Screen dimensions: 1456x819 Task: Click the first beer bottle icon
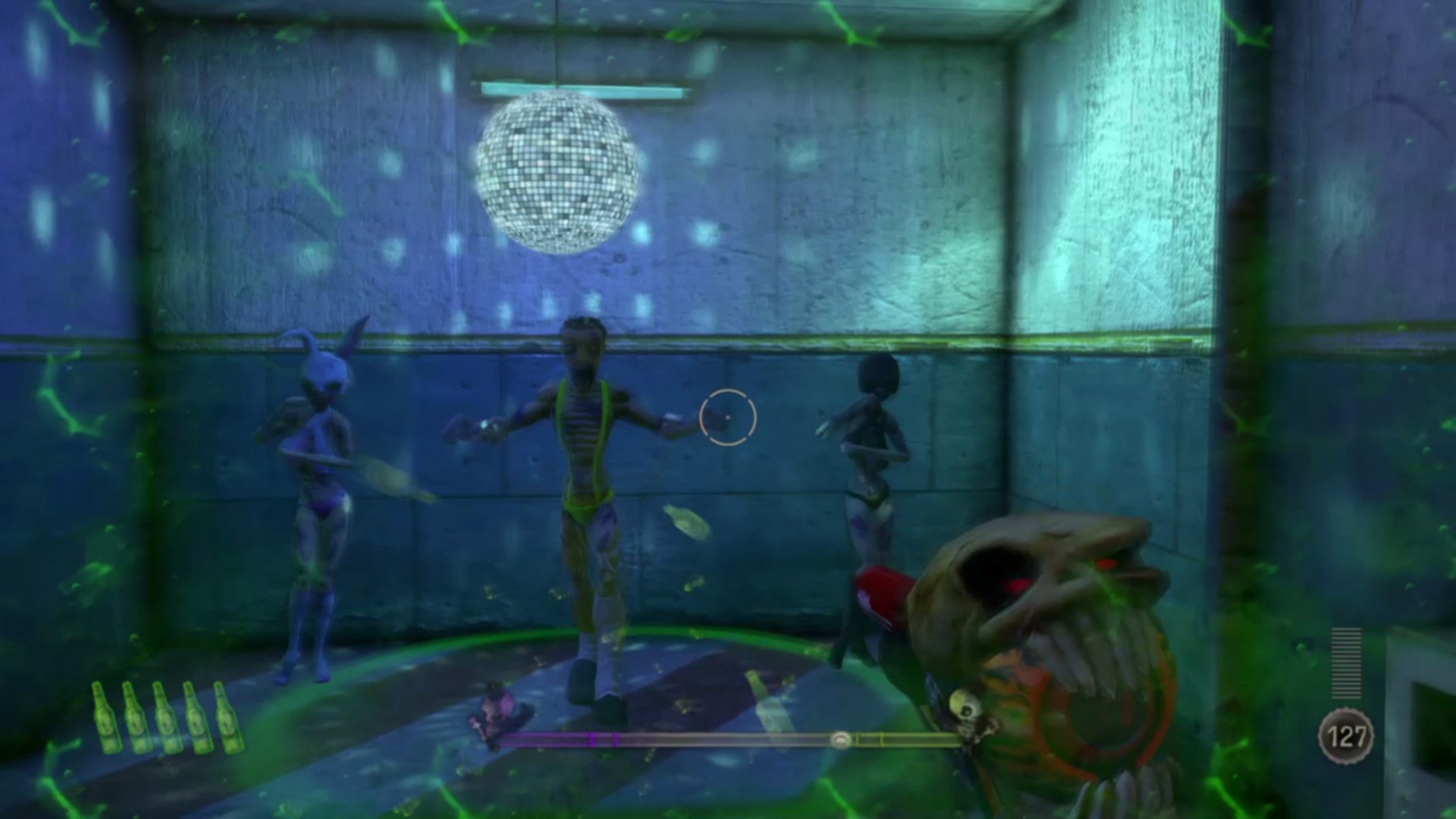coord(103,717)
